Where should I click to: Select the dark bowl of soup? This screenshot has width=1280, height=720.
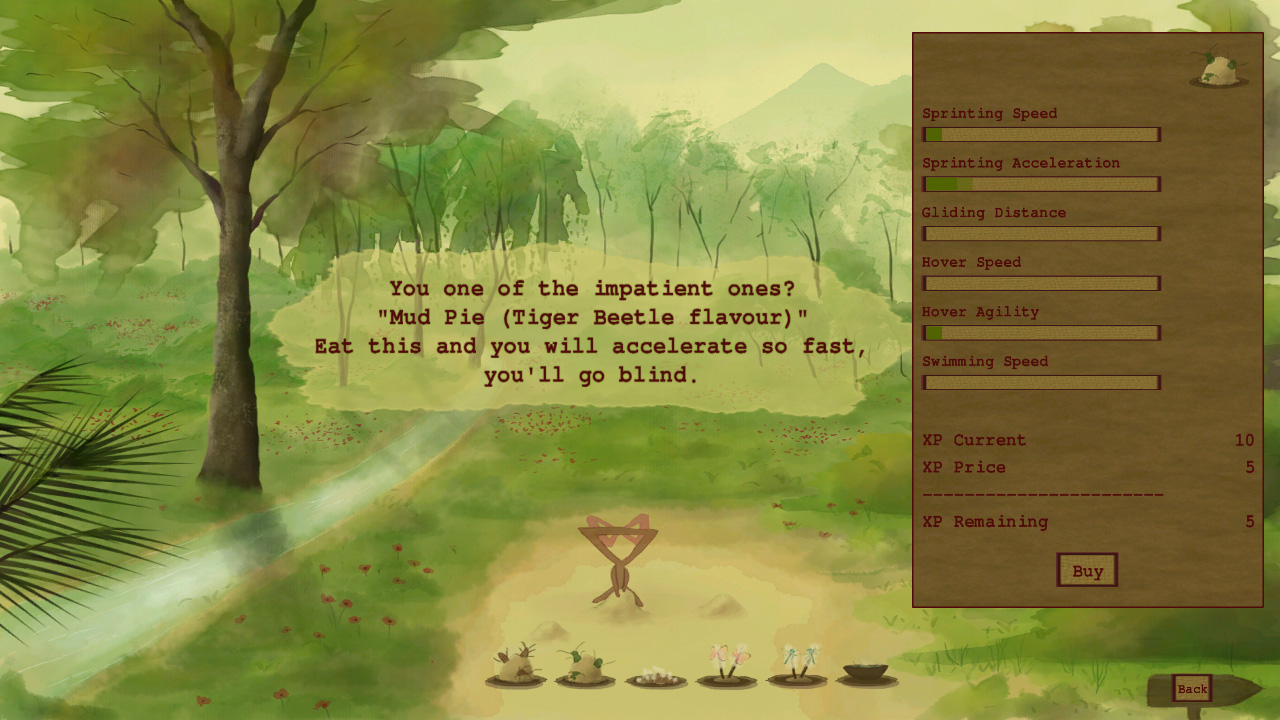[x=866, y=672]
